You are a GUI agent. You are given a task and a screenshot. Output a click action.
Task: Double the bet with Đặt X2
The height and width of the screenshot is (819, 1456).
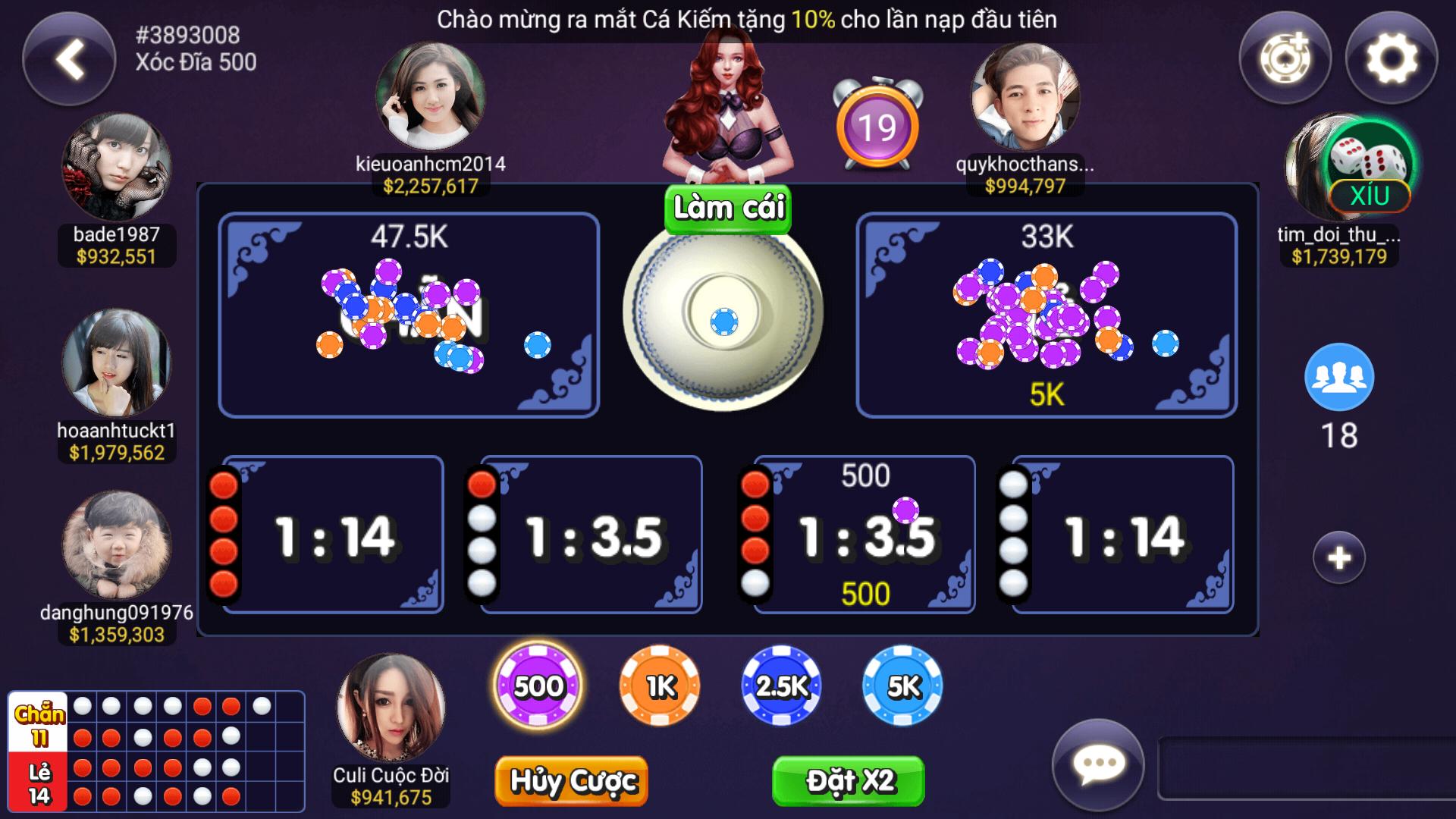click(x=849, y=780)
